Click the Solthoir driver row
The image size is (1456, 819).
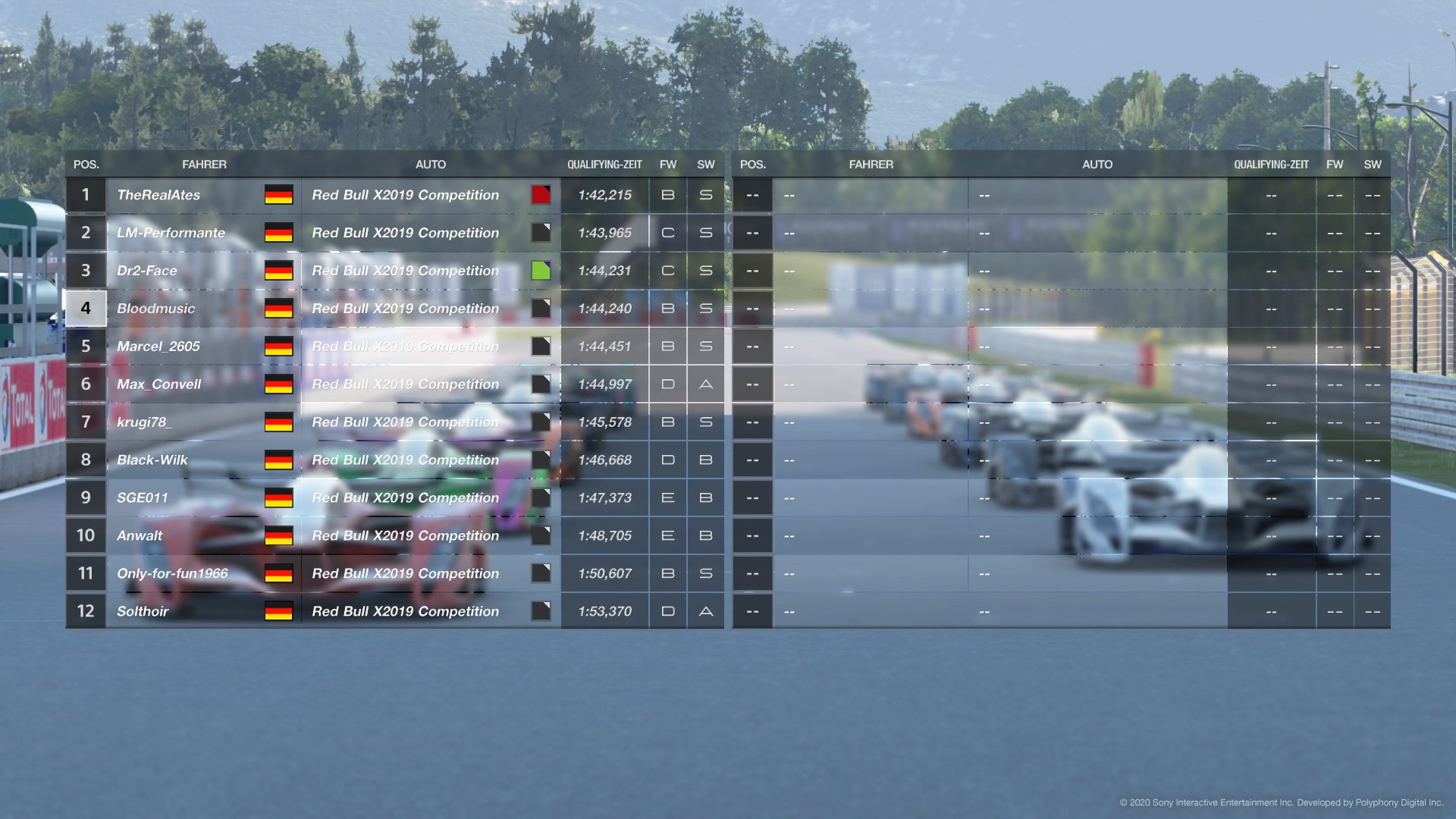pyautogui.click(x=143, y=612)
